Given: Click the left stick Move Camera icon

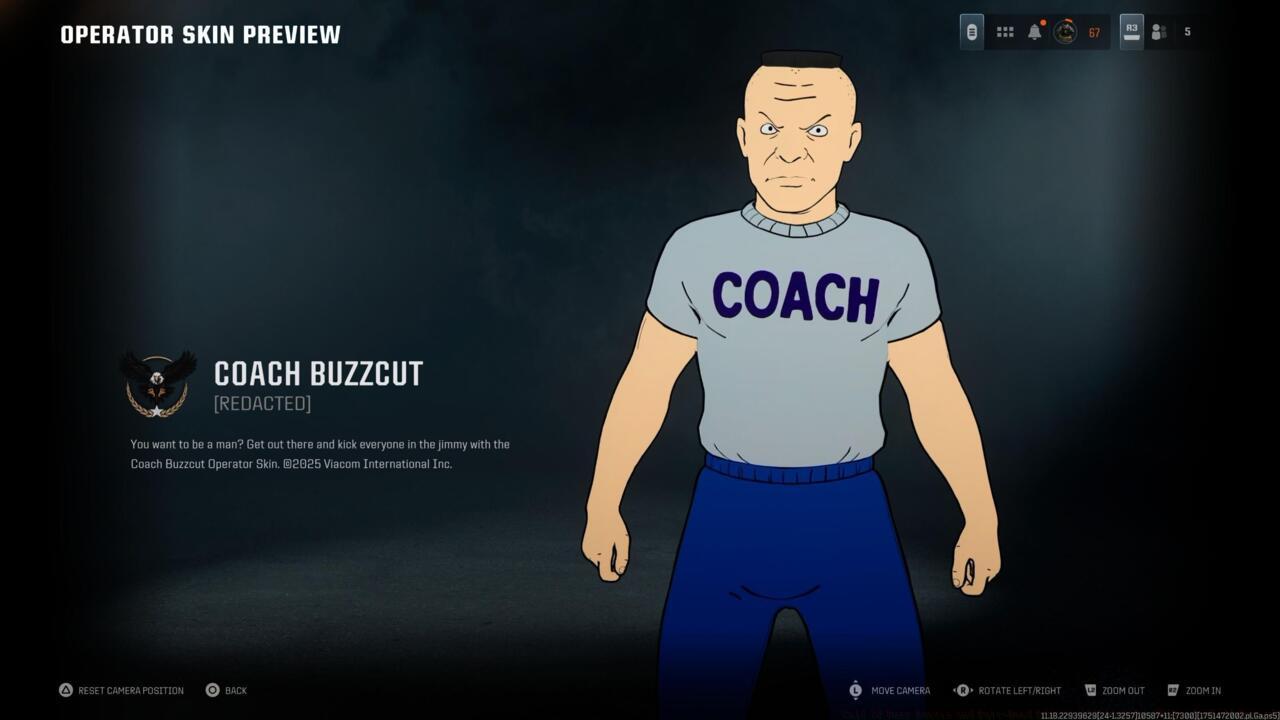Looking at the screenshot, I should pyautogui.click(x=856, y=690).
